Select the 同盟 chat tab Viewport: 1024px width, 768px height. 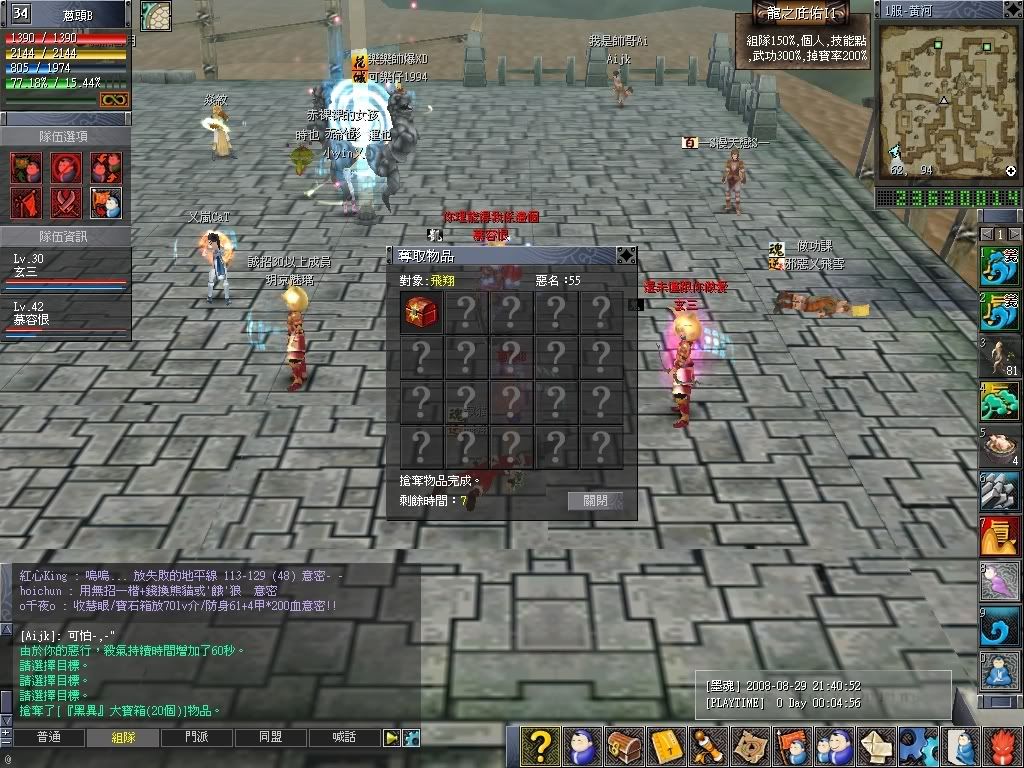270,738
